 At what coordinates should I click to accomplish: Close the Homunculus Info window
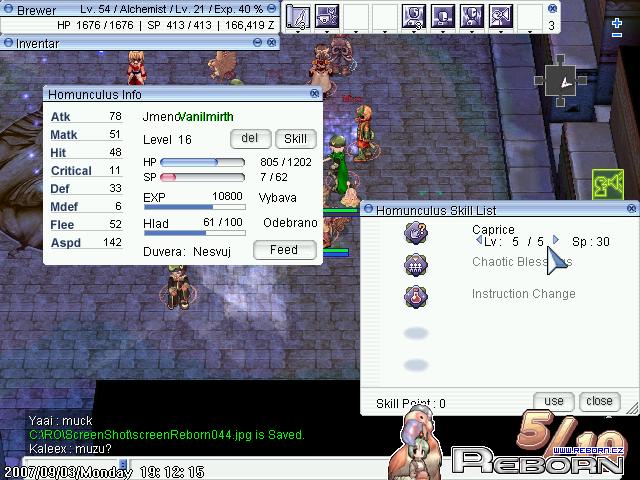tap(315, 94)
